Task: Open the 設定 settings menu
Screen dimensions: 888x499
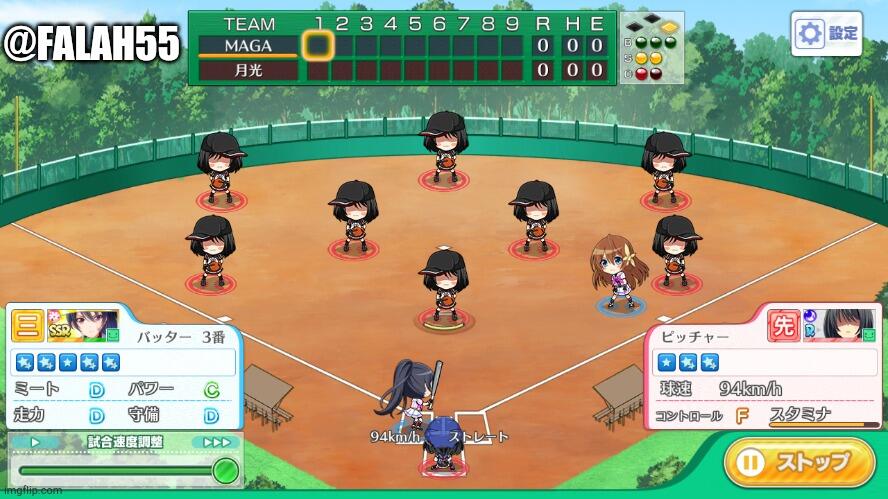Action: pyautogui.click(x=826, y=33)
